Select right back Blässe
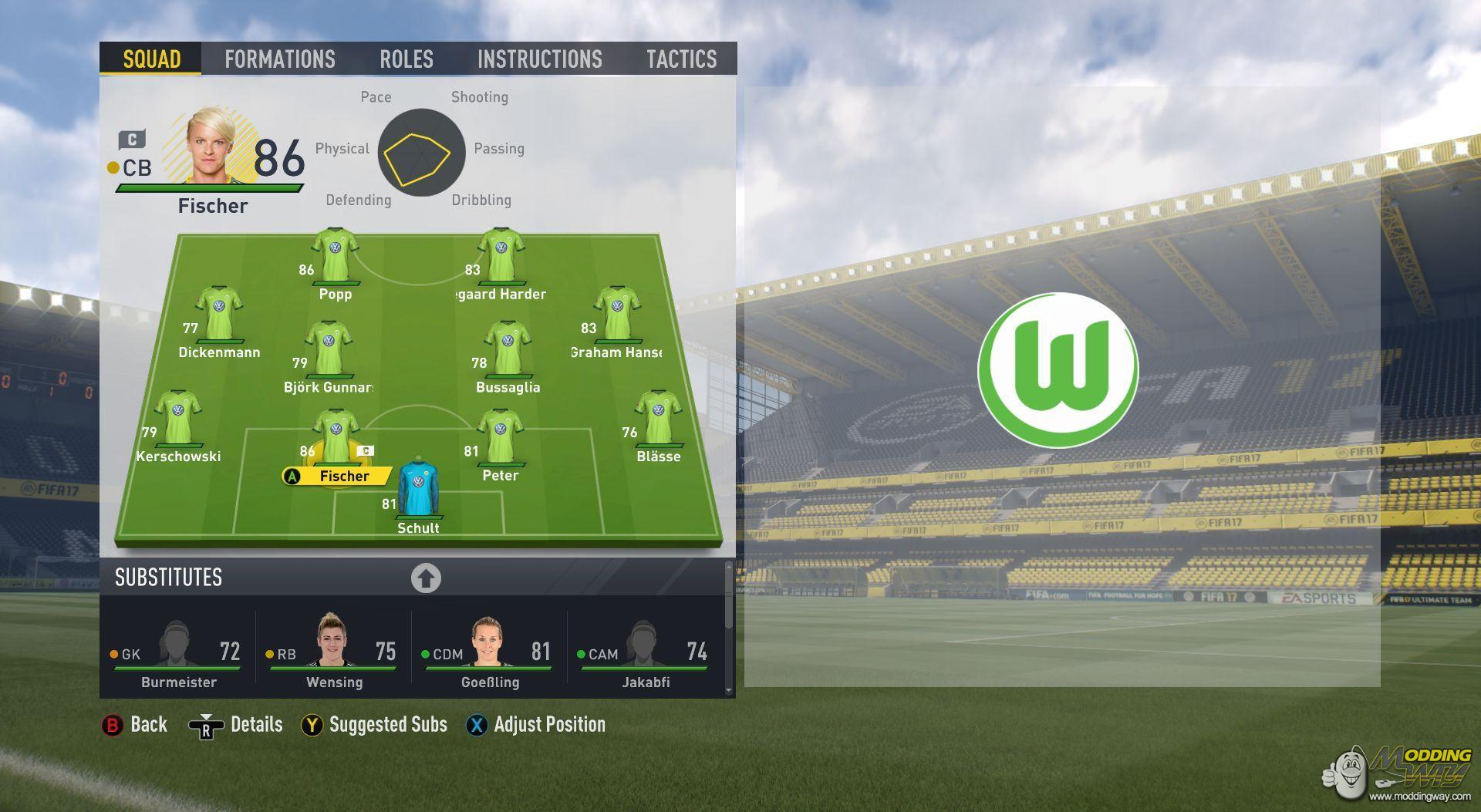 [x=658, y=420]
